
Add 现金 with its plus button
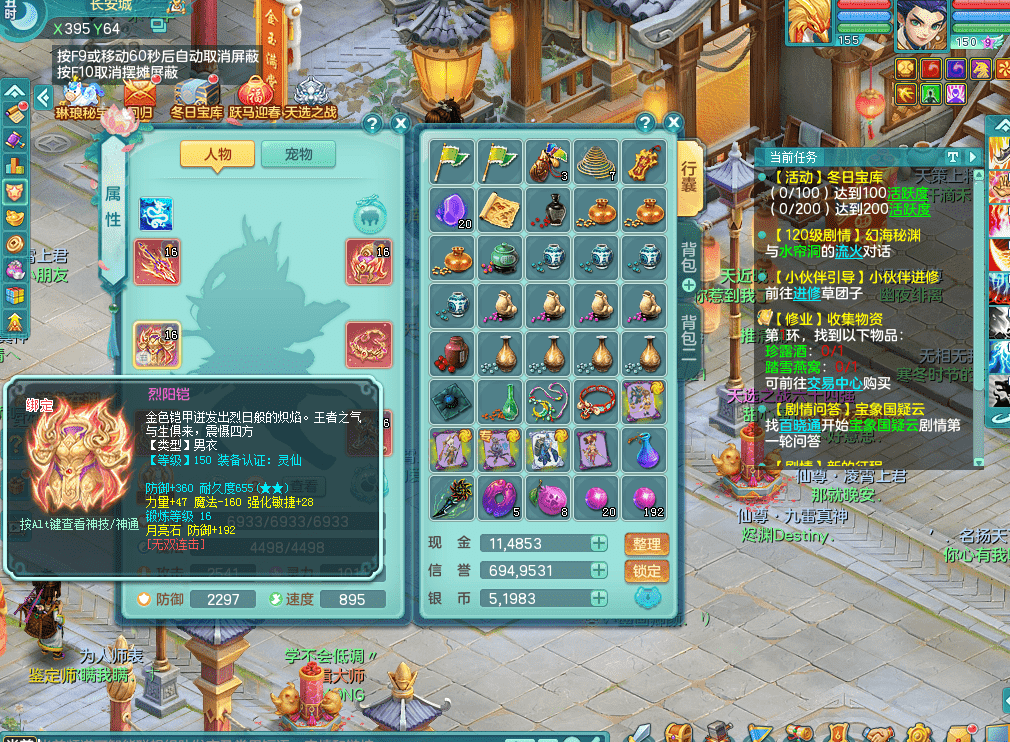pos(598,543)
